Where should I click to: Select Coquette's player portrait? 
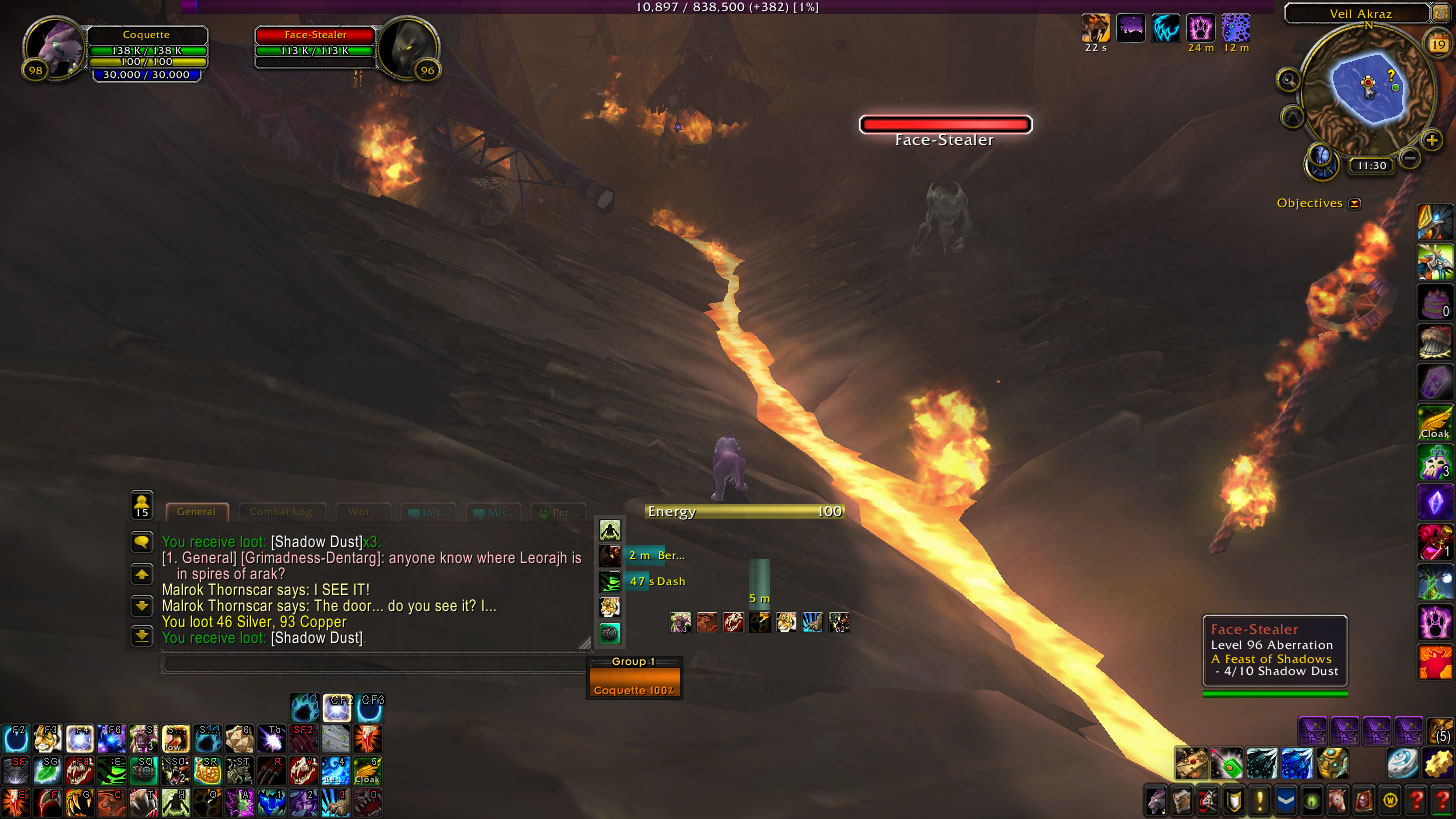pos(53,45)
